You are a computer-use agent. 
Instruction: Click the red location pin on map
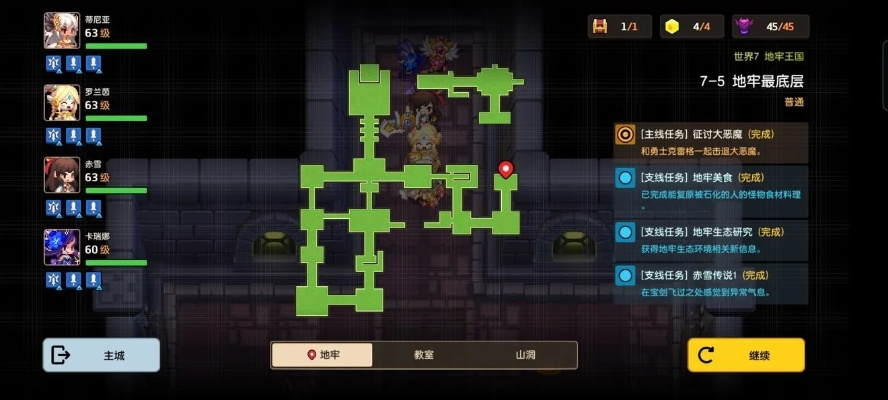(x=506, y=170)
